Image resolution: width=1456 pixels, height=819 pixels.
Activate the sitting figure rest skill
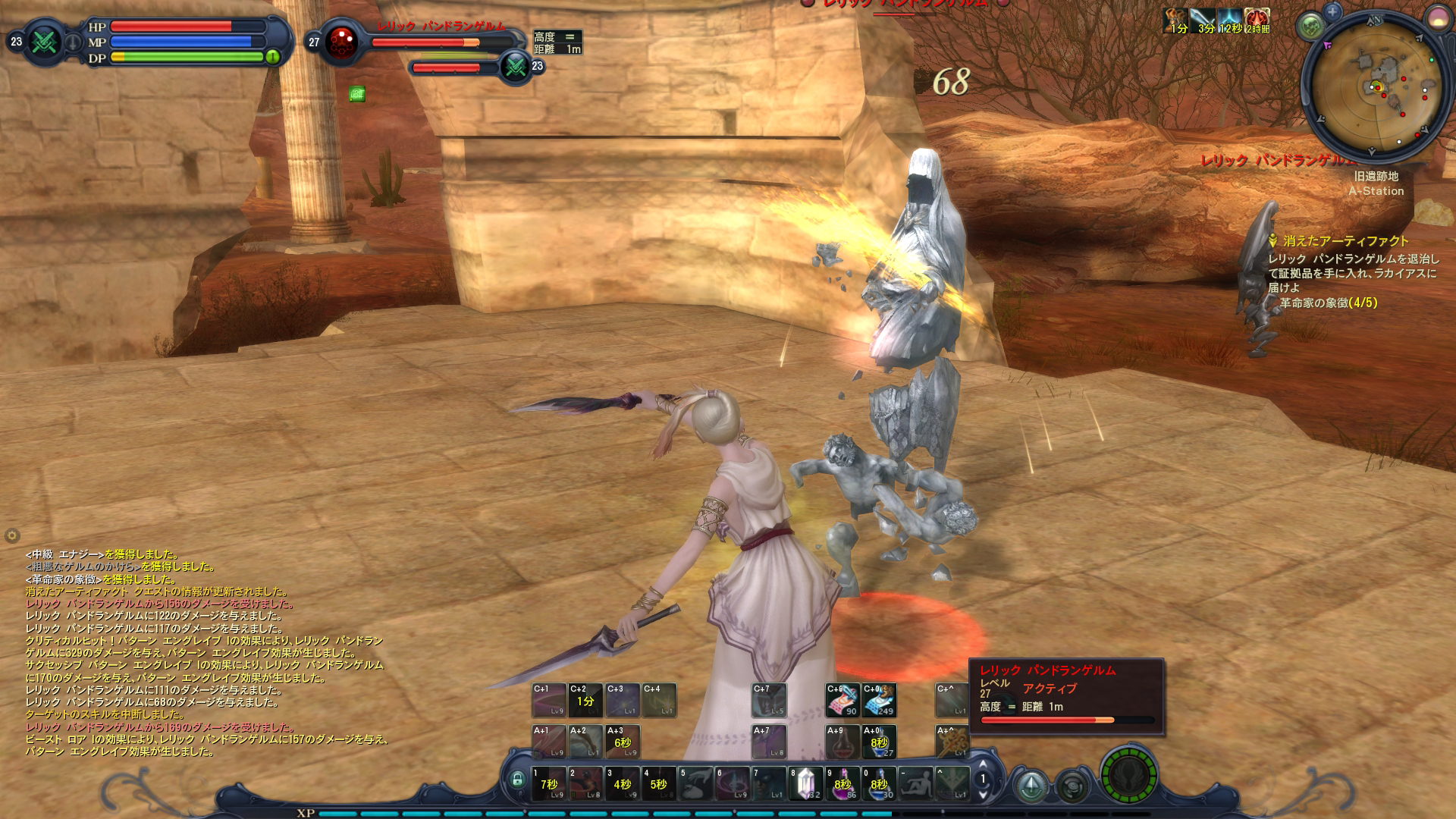[915, 783]
